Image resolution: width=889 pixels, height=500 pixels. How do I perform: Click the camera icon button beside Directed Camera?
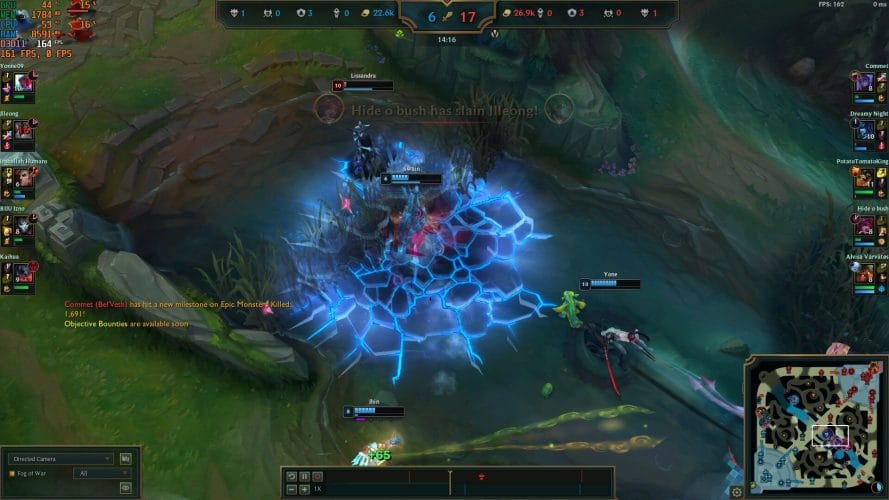[x=125, y=459]
